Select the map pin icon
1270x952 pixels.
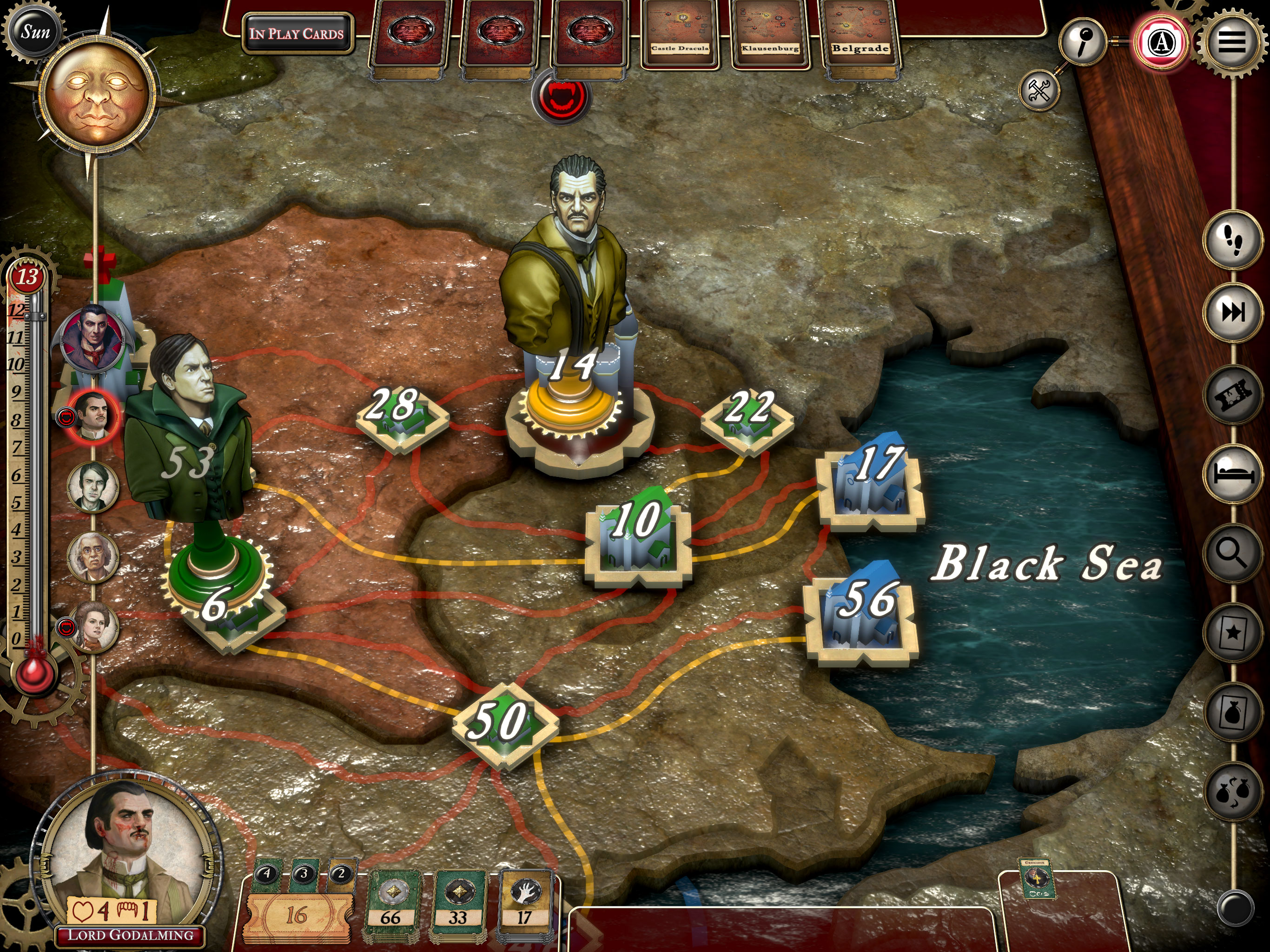click(x=1083, y=42)
